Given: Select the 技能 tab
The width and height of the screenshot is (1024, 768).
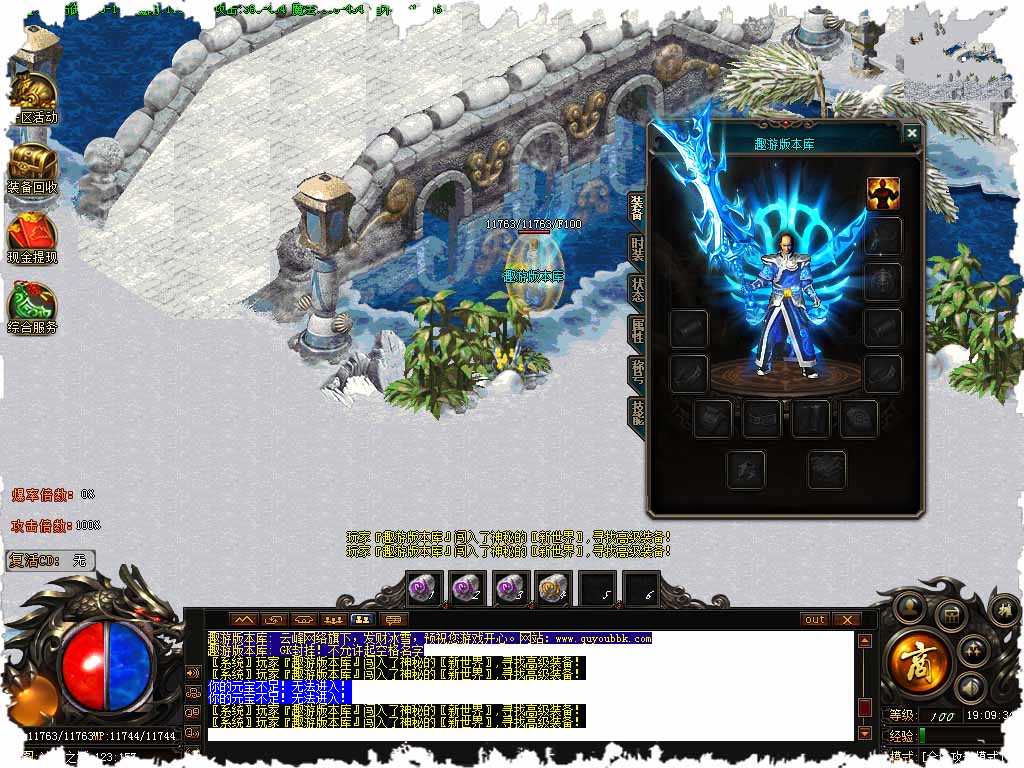Looking at the screenshot, I should [x=637, y=411].
